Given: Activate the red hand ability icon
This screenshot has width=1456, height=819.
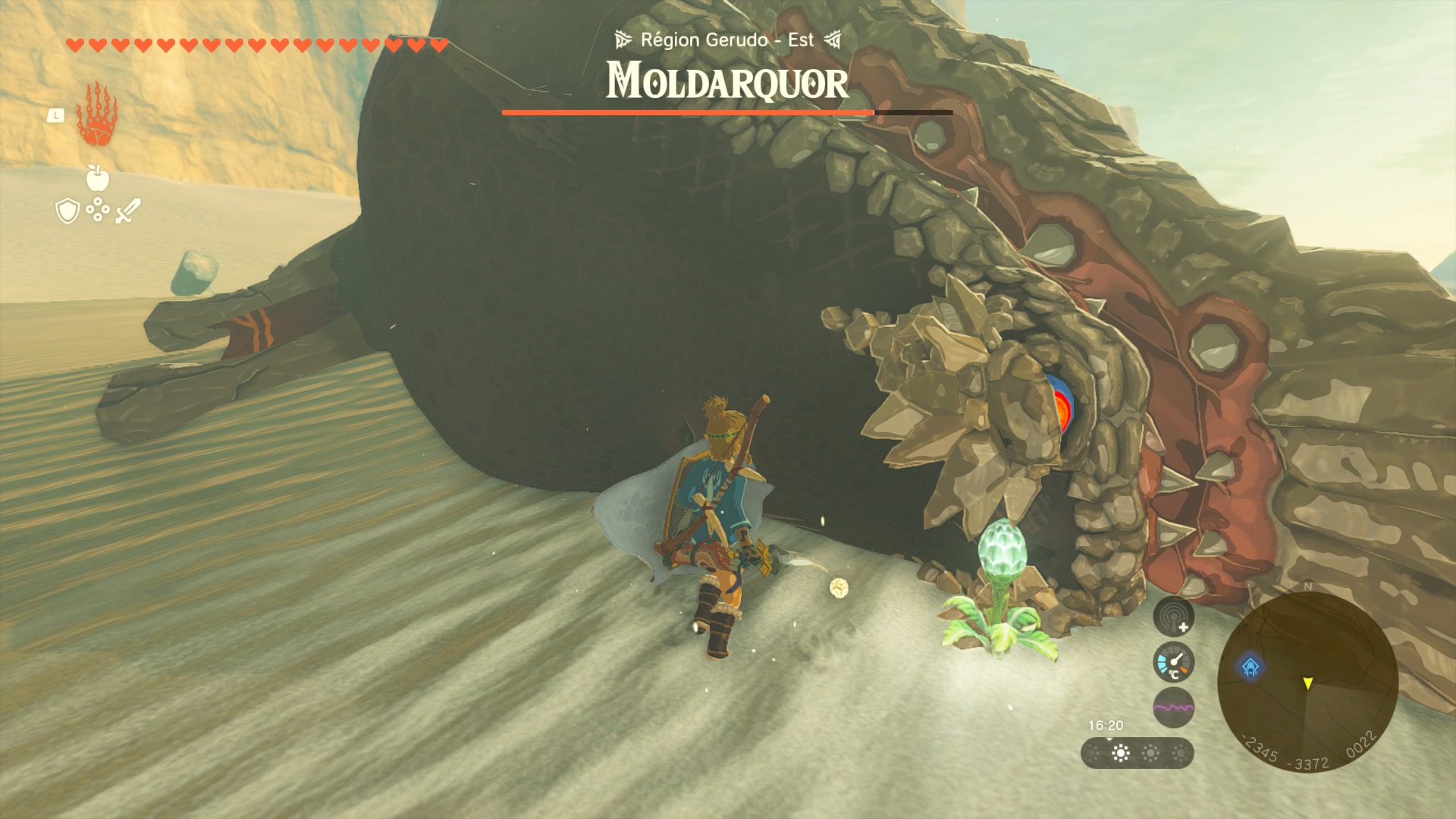Looking at the screenshot, I should point(96,115).
